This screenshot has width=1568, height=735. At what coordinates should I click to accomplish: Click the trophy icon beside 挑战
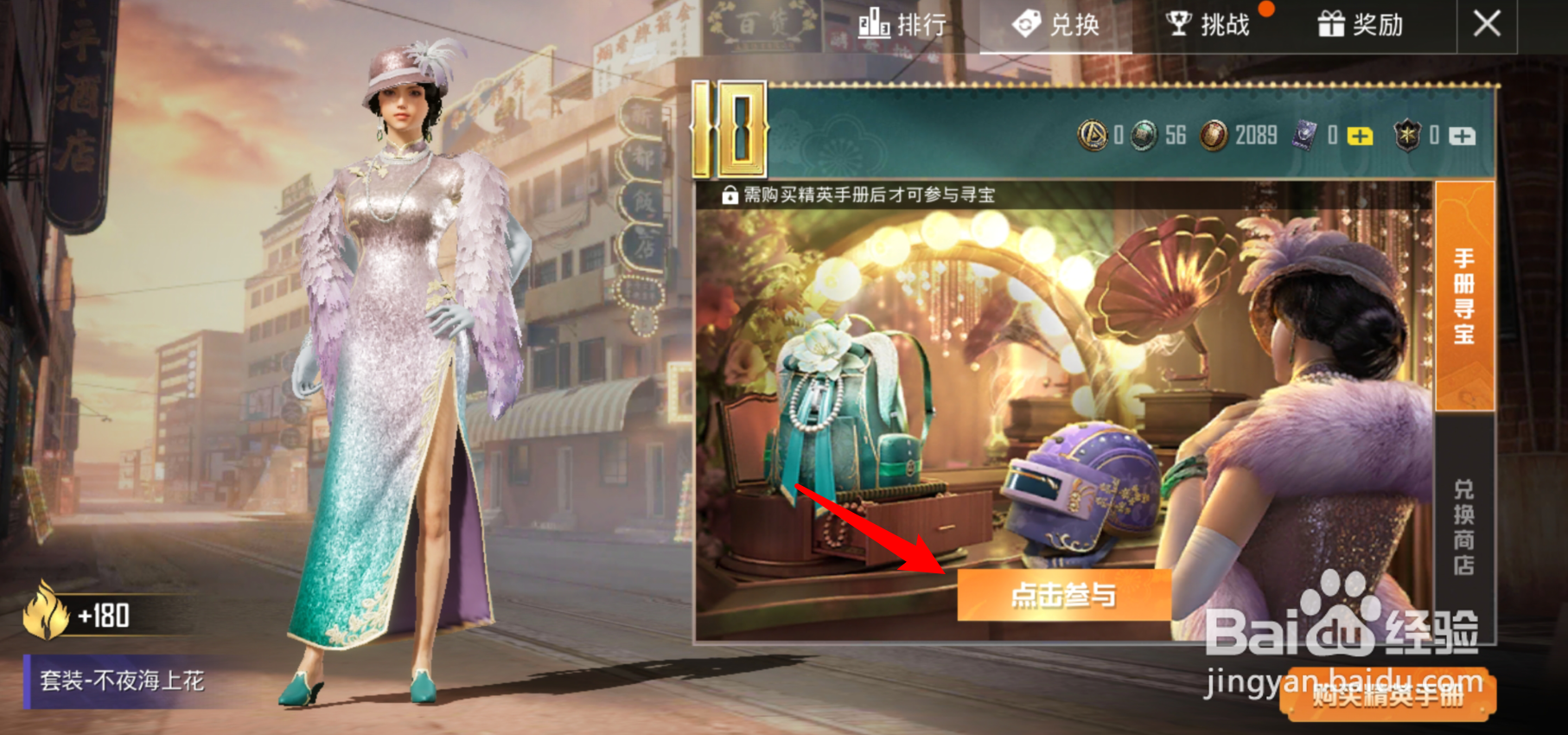tap(1179, 24)
